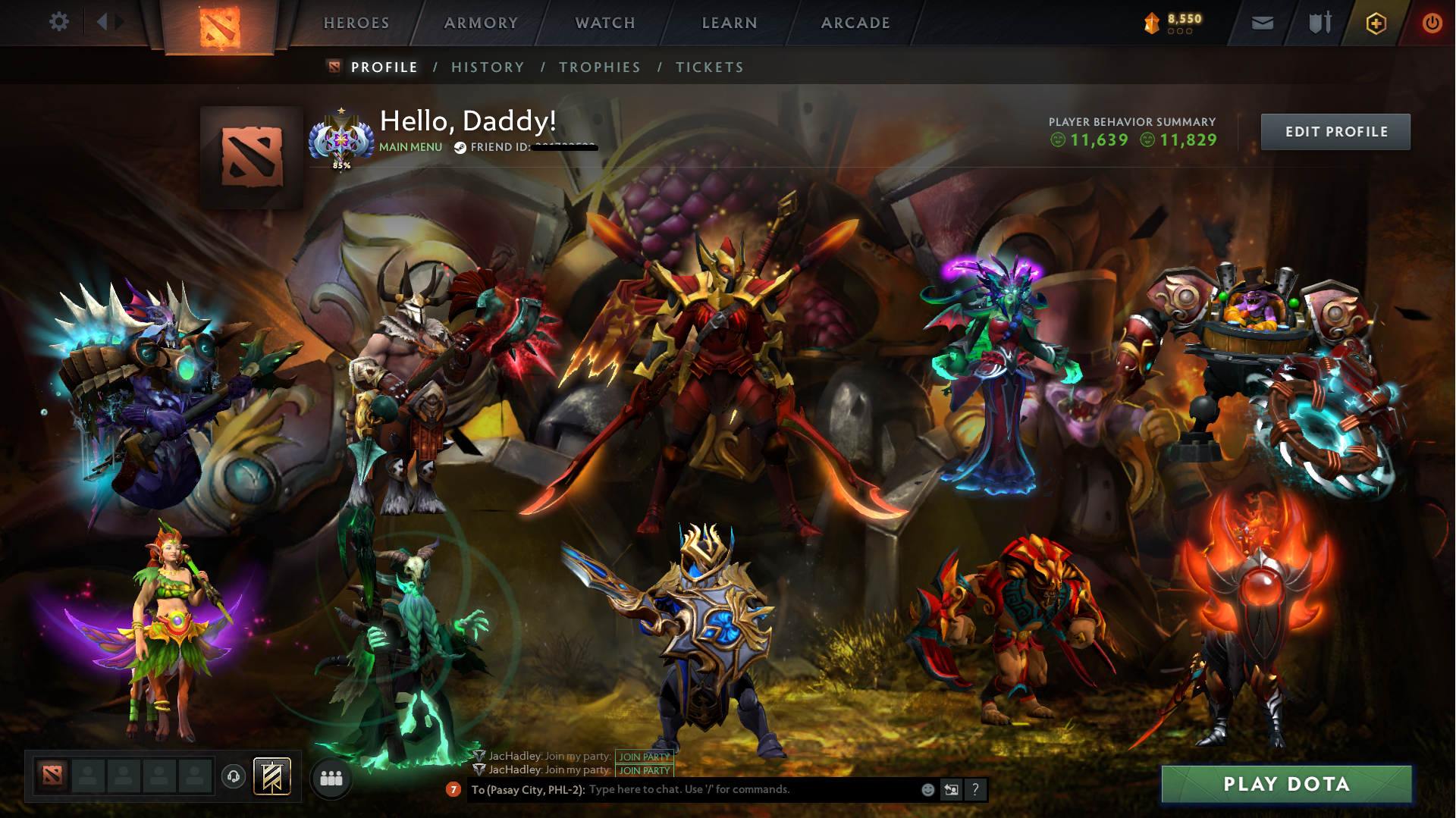Toggle voice chat with the headset icon

tap(233, 776)
